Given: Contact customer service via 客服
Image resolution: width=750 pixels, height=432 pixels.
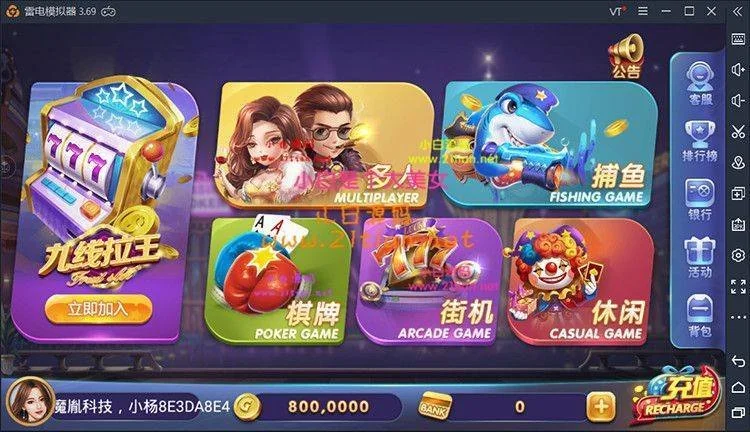Looking at the screenshot, I should click(x=699, y=81).
